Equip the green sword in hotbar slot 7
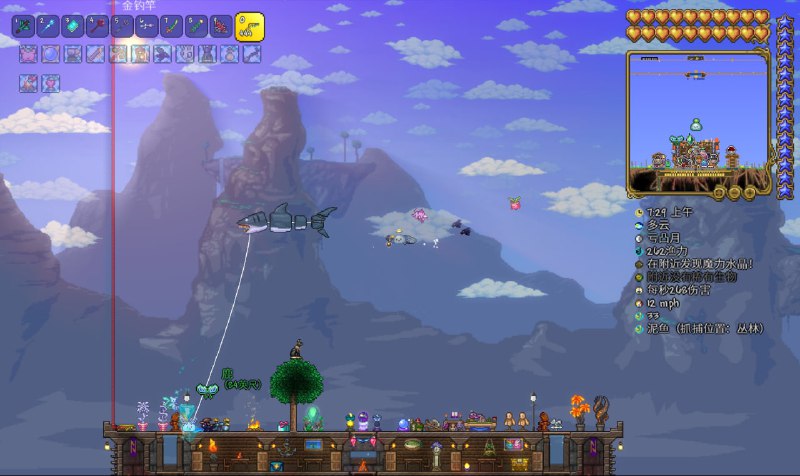 click(171, 25)
